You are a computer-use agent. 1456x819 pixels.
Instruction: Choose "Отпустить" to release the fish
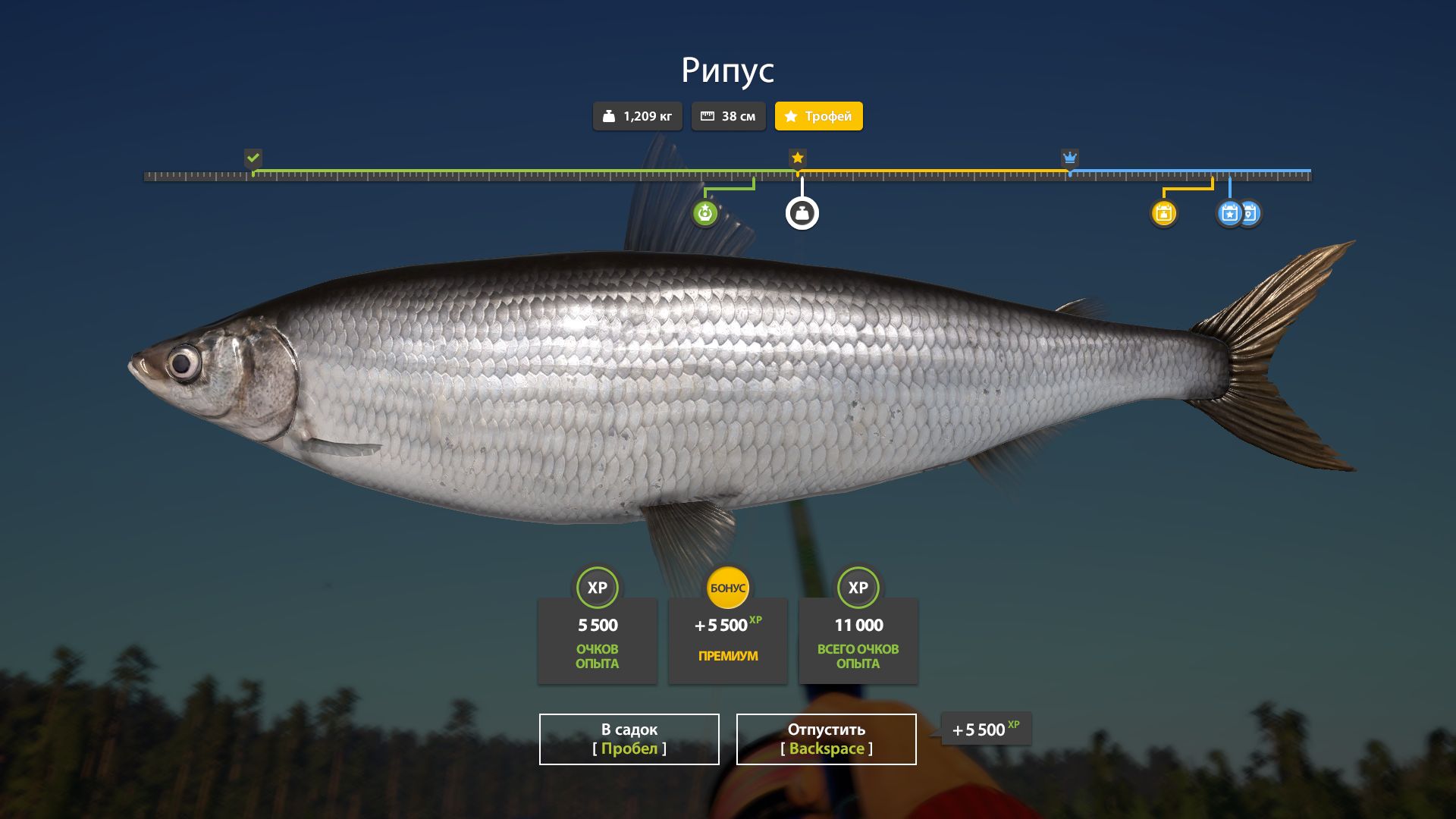point(826,739)
